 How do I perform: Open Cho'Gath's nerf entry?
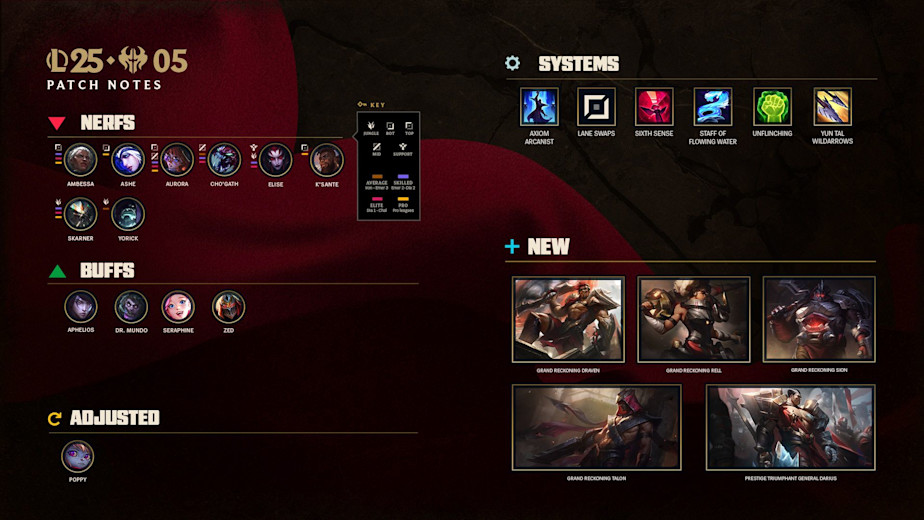point(223,160)
